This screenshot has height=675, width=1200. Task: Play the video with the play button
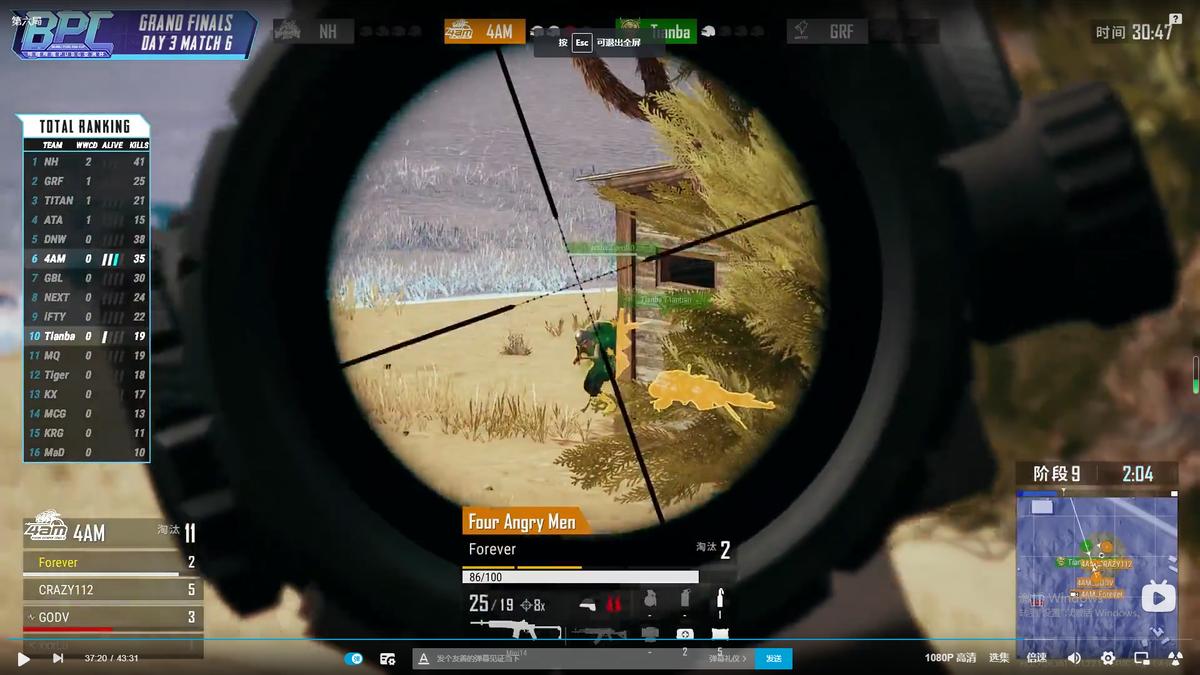(x=24, y=658)
